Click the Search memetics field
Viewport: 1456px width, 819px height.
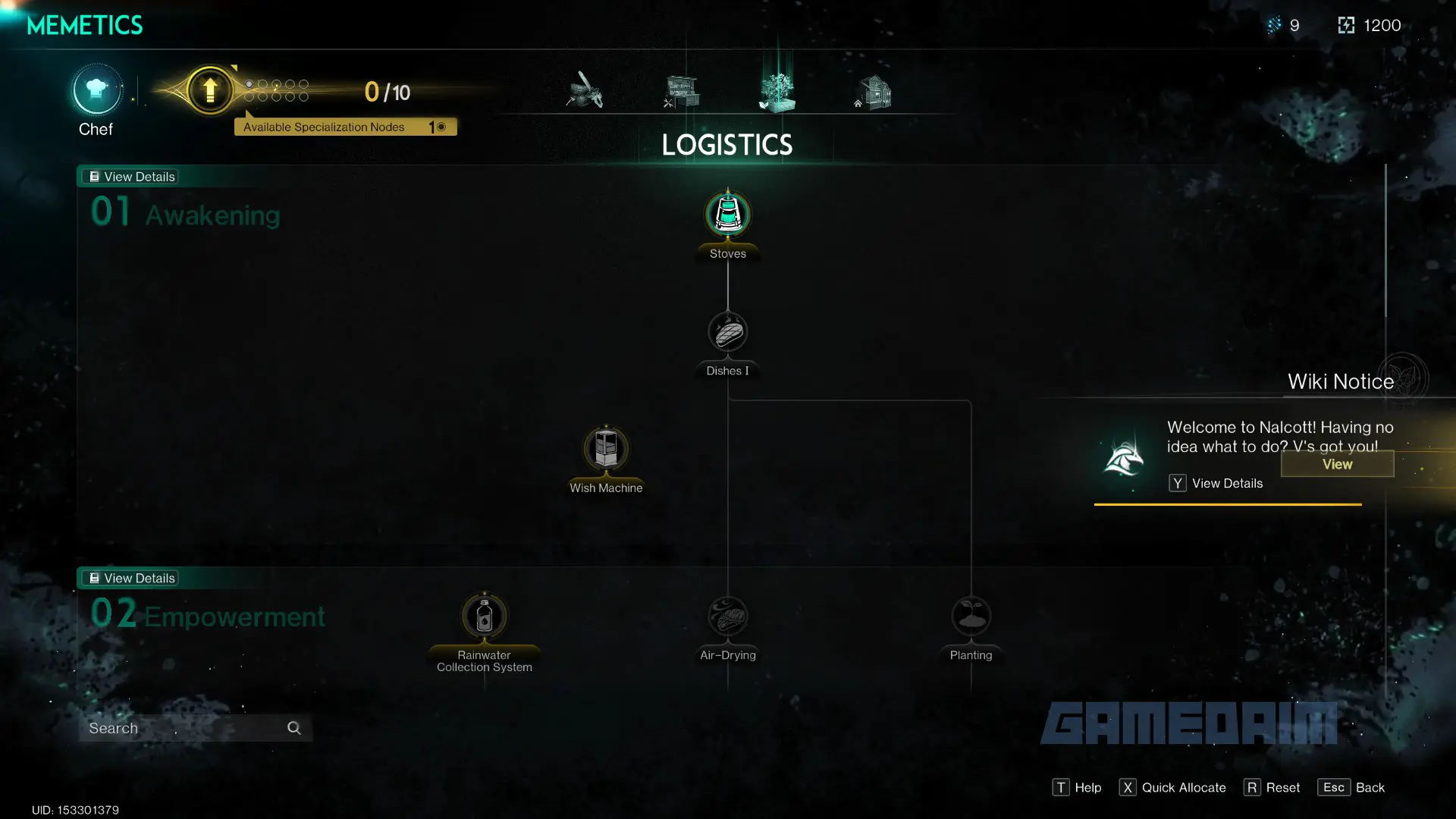(x=186, y=728)
